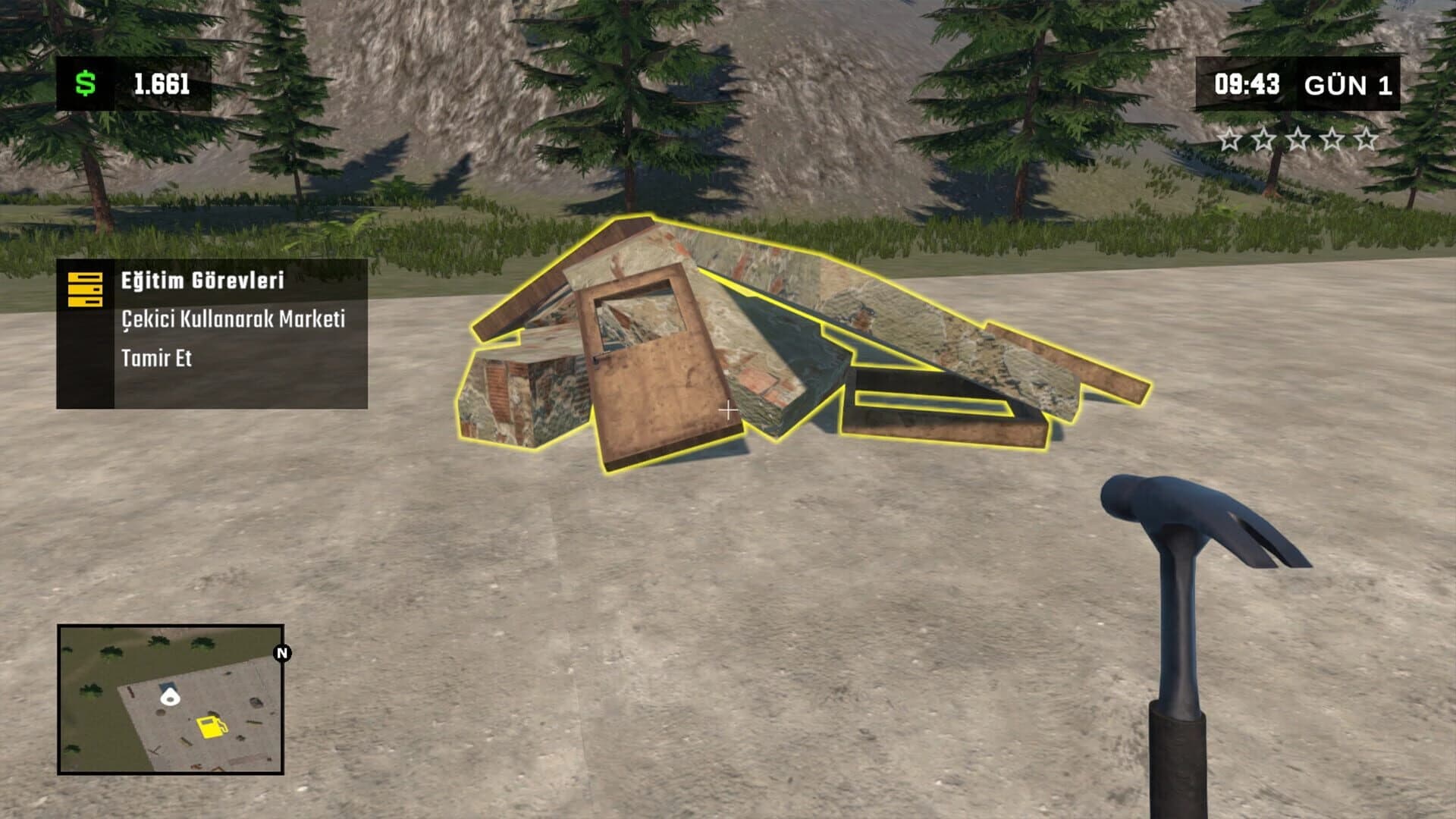The image size is (1456, 819).
Task: Click the star rating progress row
Action: tap(1299, 140)
